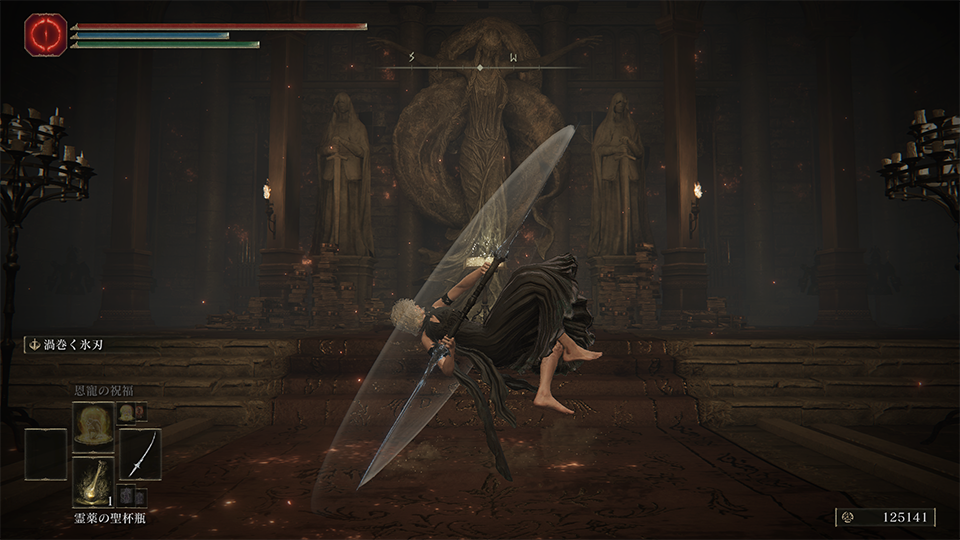Click the compass bar above the statue
The image size is (960, 540).
[480, 67]
